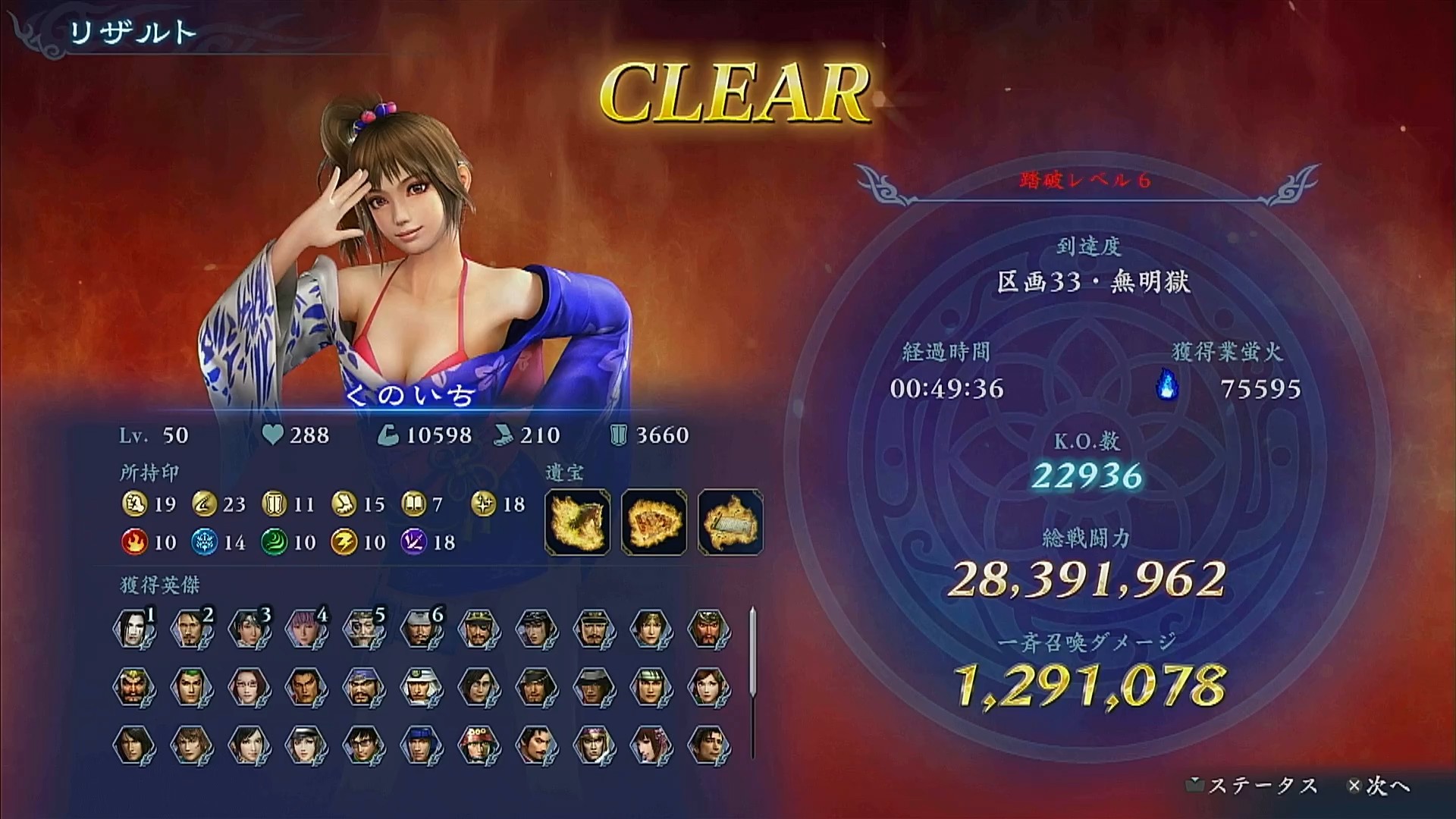The width and height of the screenshot is (1456, 819).
Task: Select hero portrait numbered 1
Action: point(134,629)
